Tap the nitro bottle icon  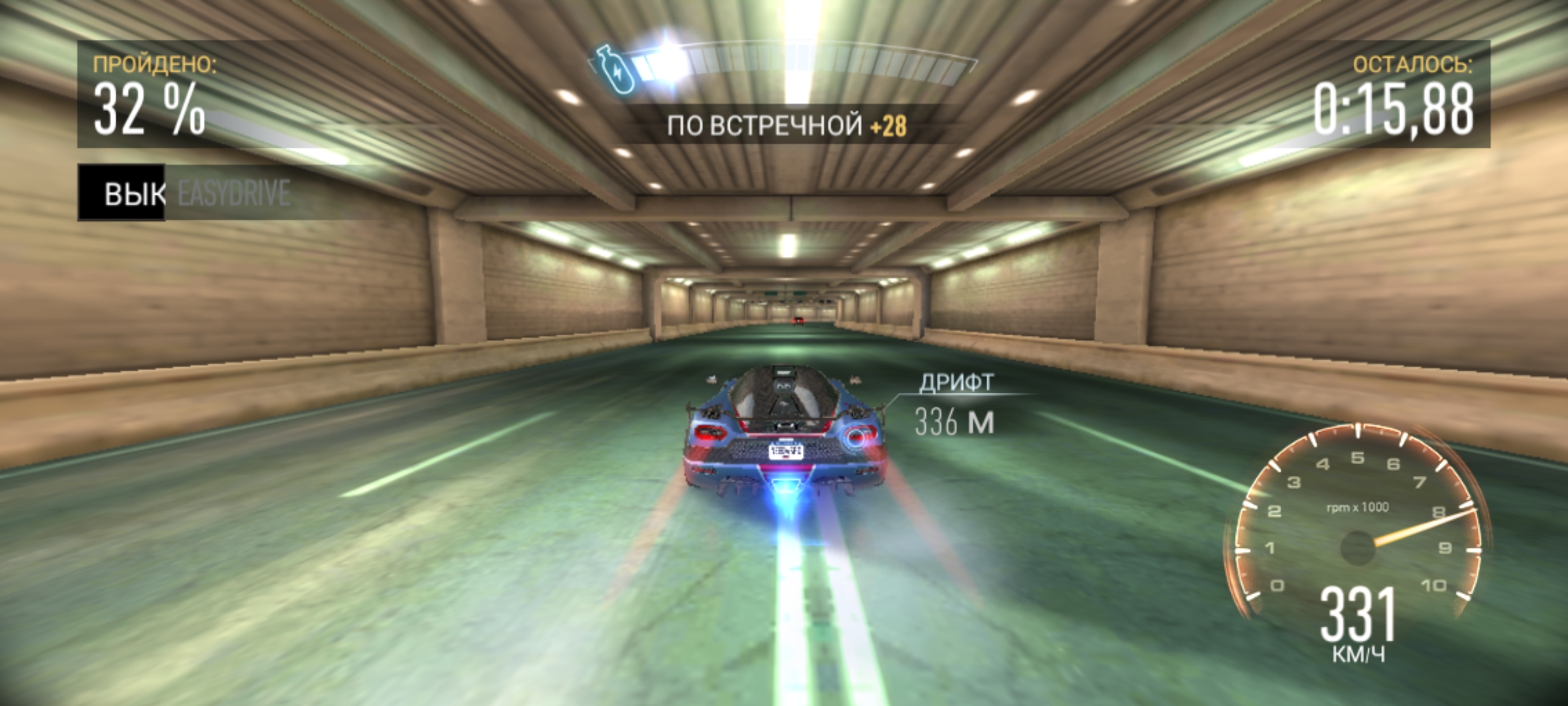615,70
